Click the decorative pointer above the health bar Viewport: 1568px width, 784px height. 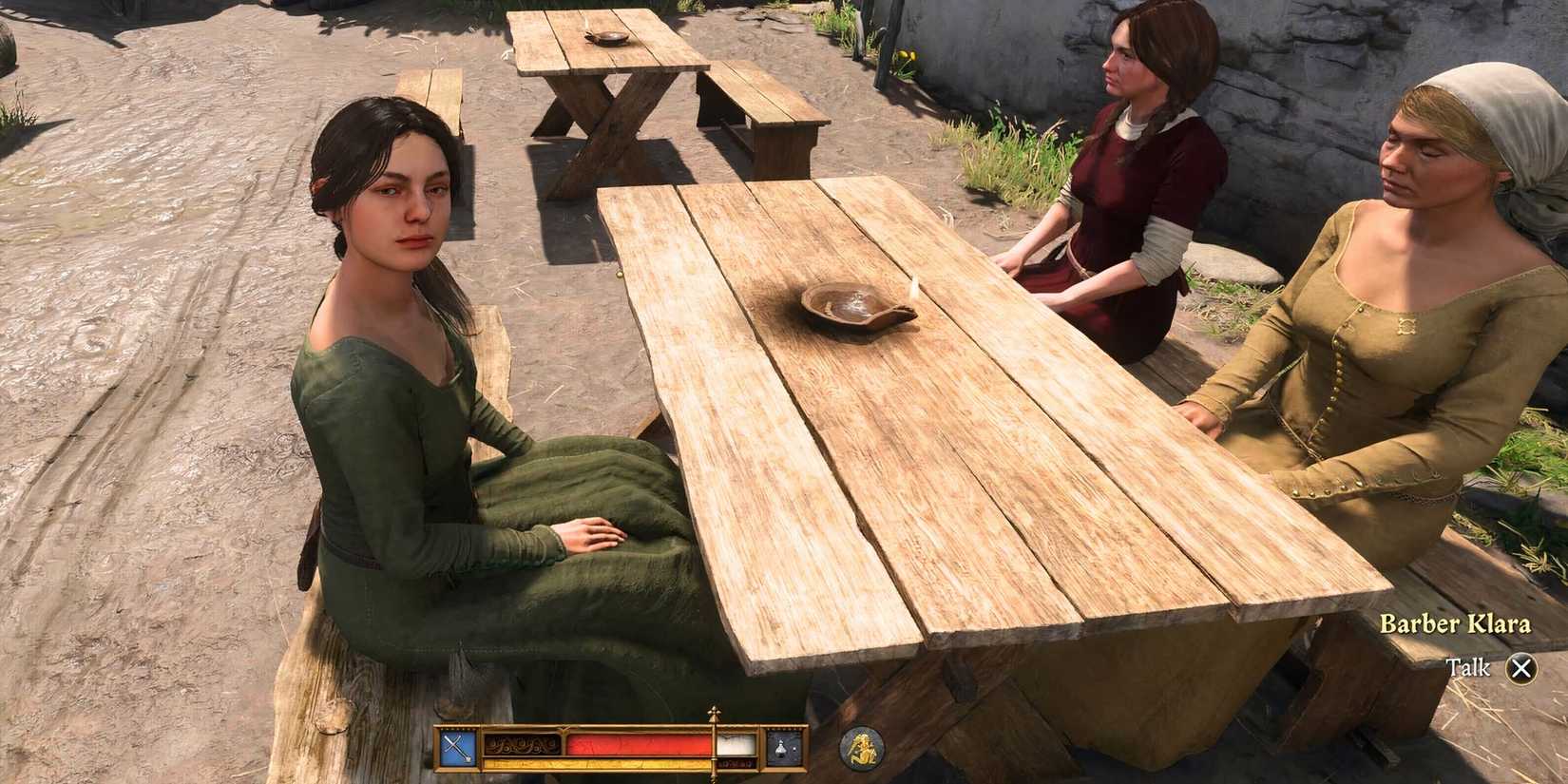tap(713, 711)
